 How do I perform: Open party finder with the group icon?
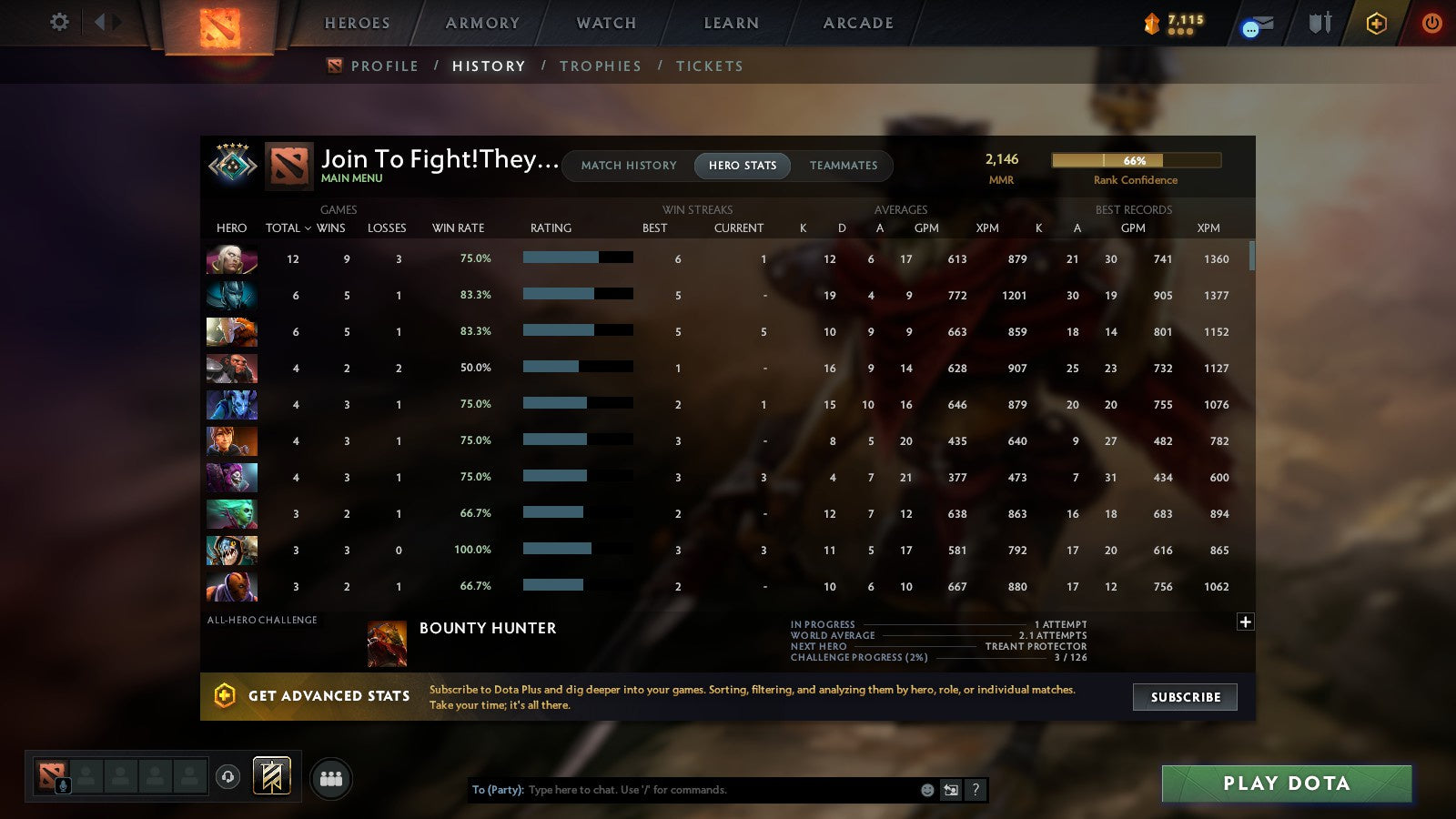tap(331, 778)
